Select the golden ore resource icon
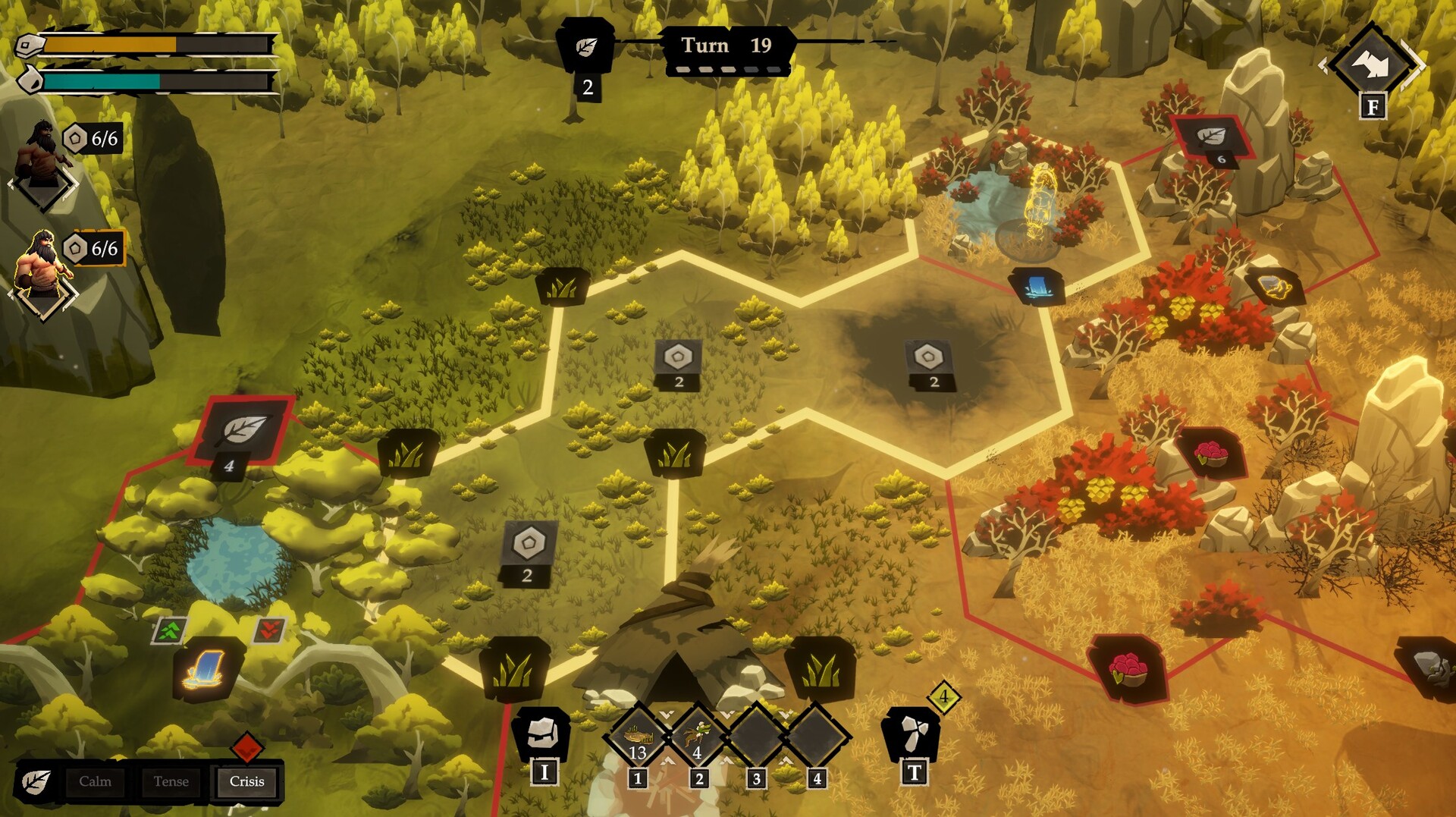The height and width of the screenshot is (817, 1456). (1274, 287)
